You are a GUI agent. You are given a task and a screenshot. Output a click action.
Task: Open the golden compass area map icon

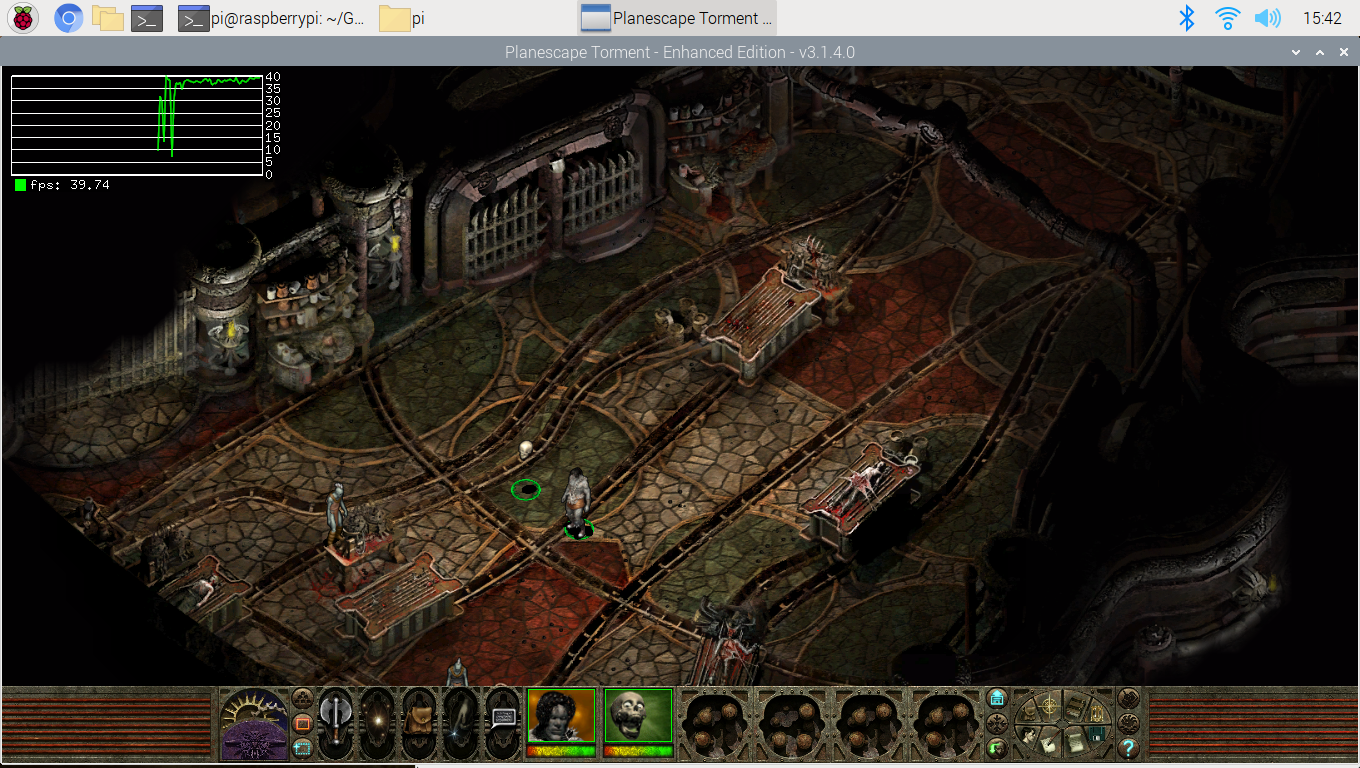1049,706
